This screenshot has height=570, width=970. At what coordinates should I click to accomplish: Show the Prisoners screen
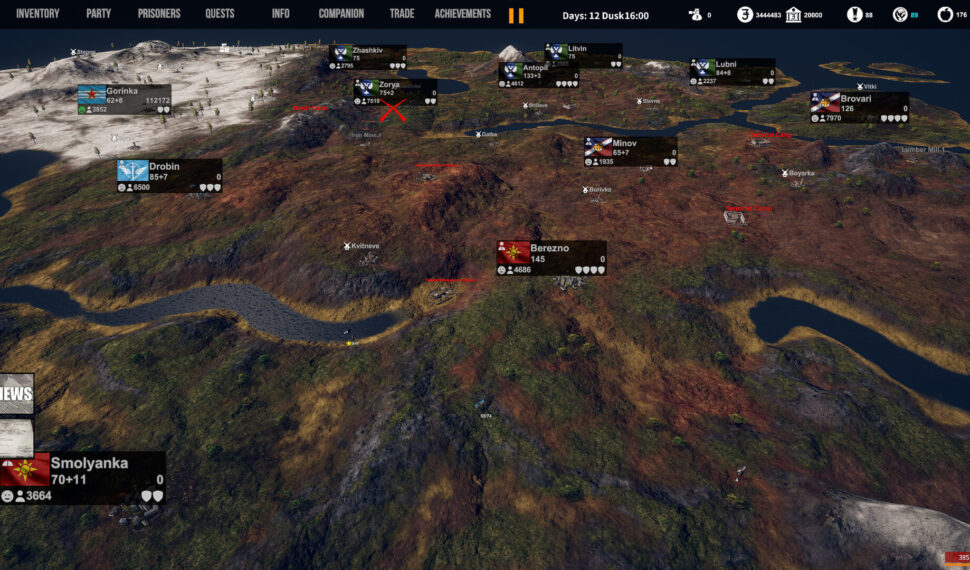tap(159, 14)
